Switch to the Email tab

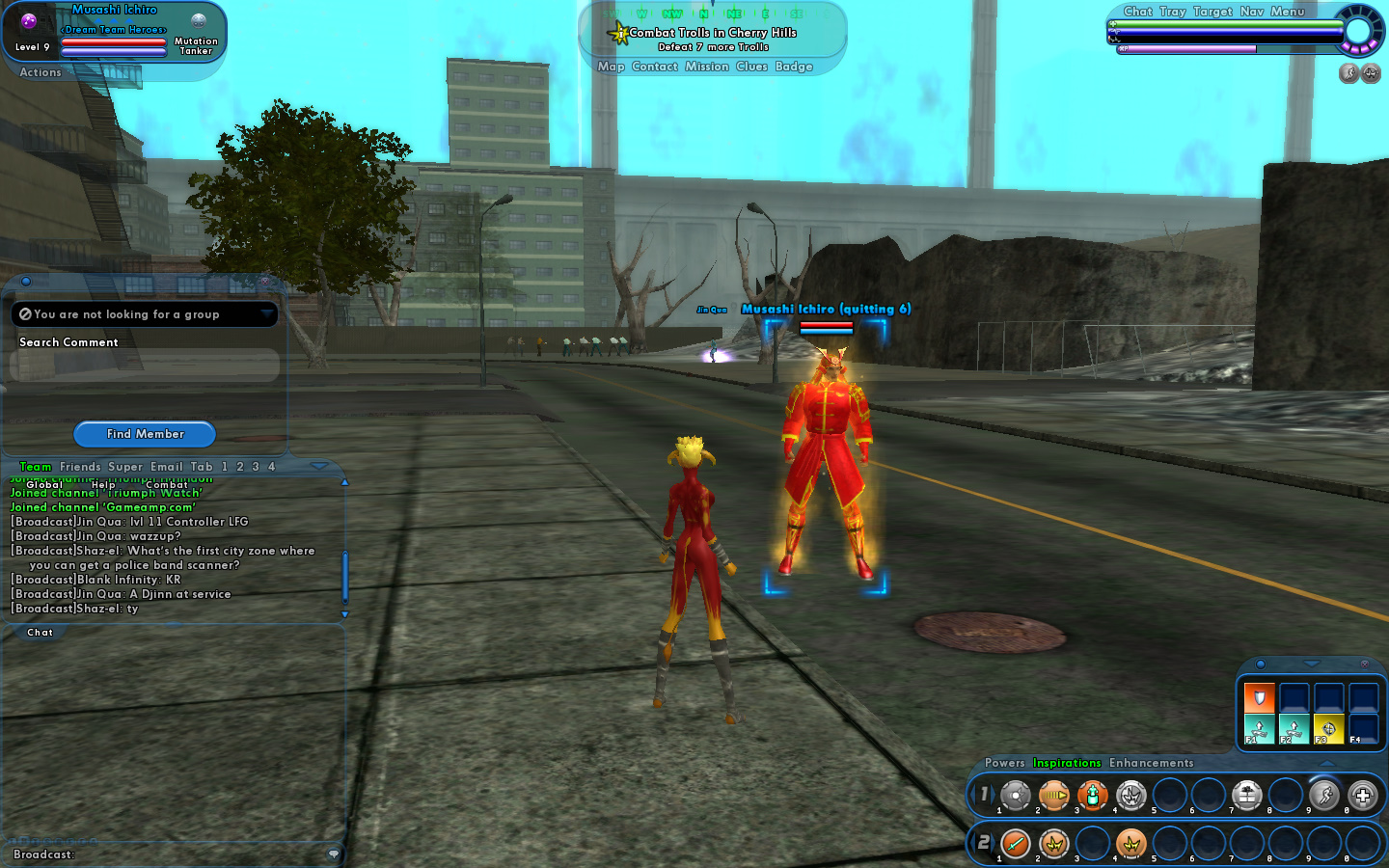(166, 467)
